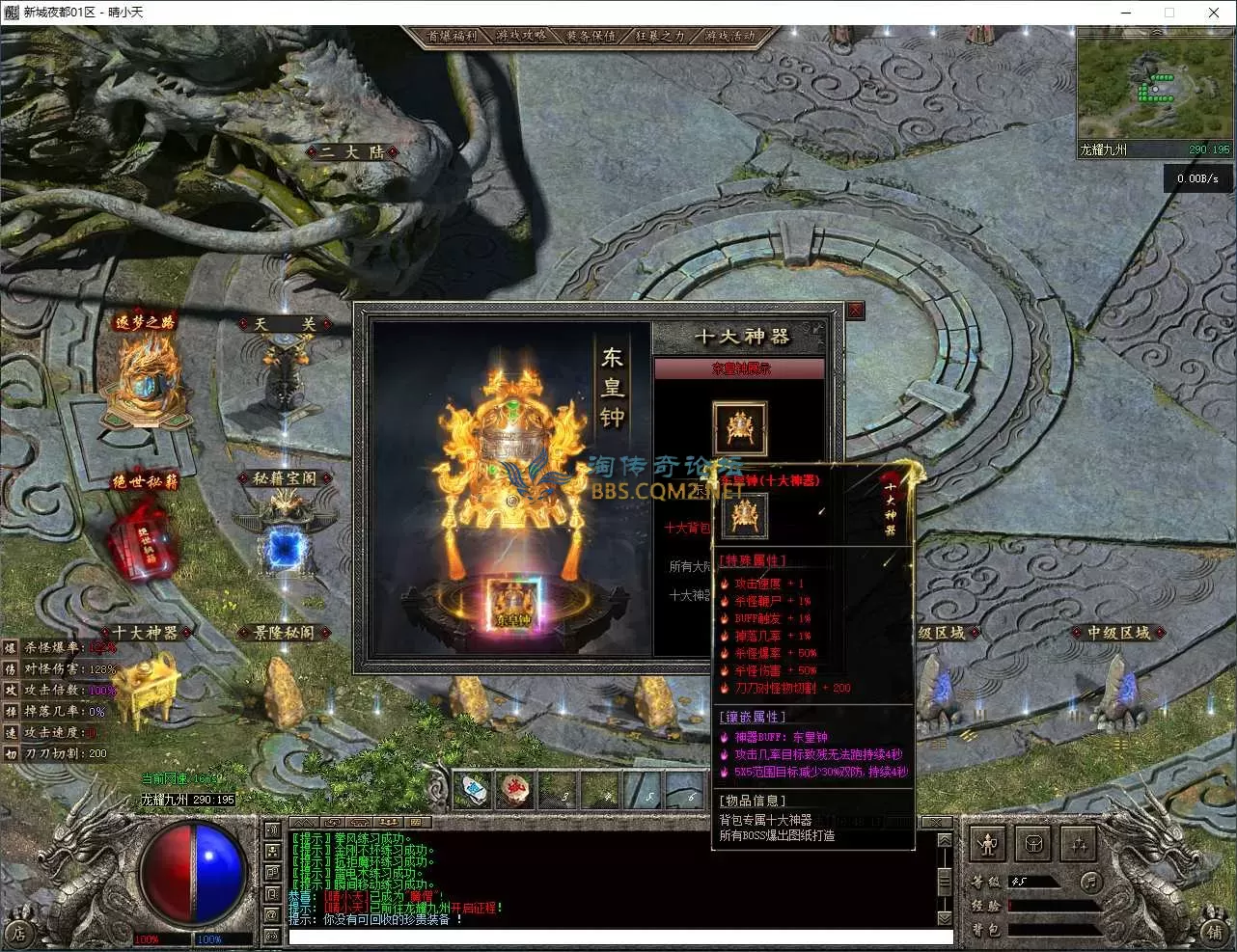Close the 十大神器 artifact window
Screen dimensions: 1237x952
855,311
